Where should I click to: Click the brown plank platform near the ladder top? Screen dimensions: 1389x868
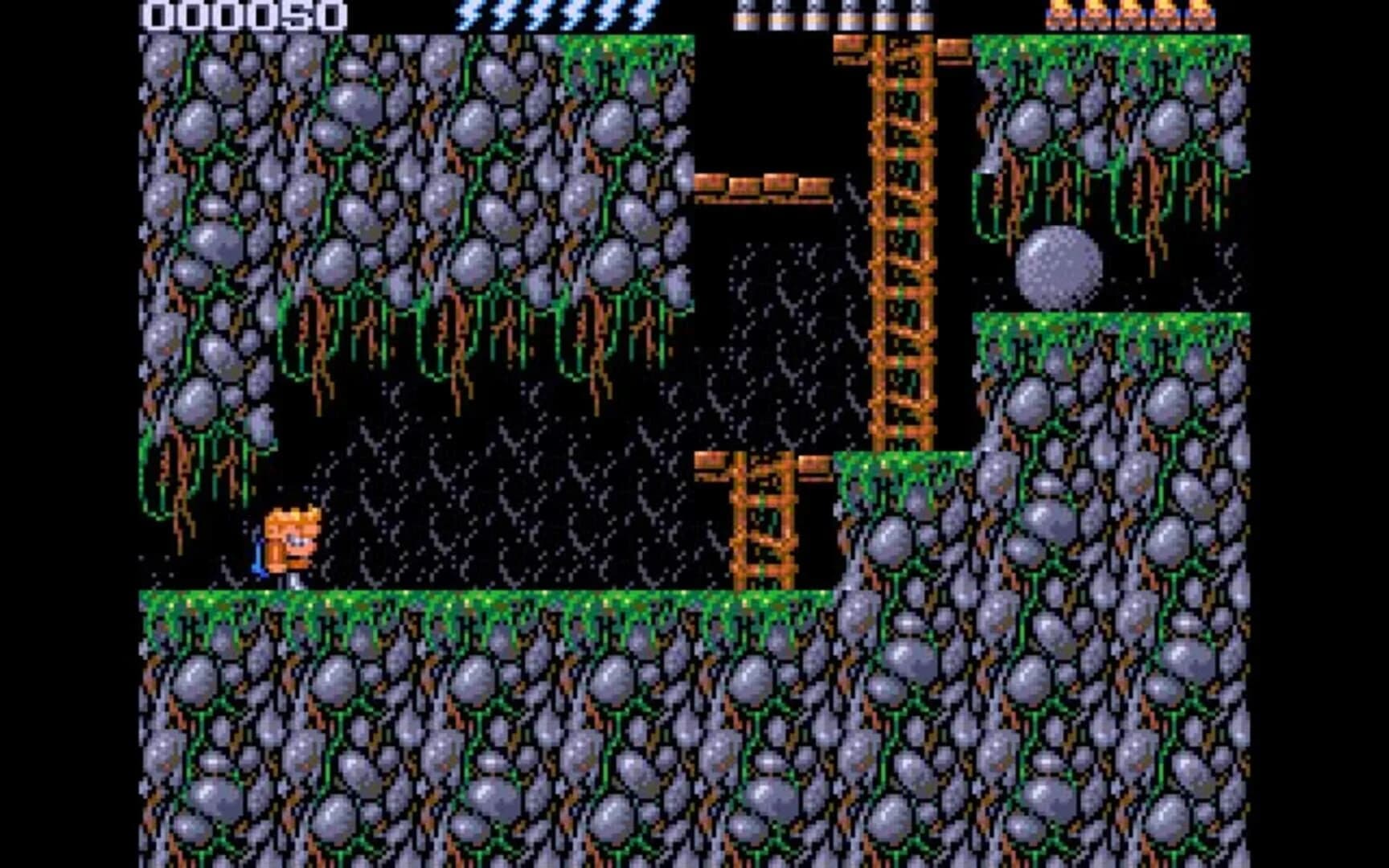pyautogui.click(x=764, y=186)
